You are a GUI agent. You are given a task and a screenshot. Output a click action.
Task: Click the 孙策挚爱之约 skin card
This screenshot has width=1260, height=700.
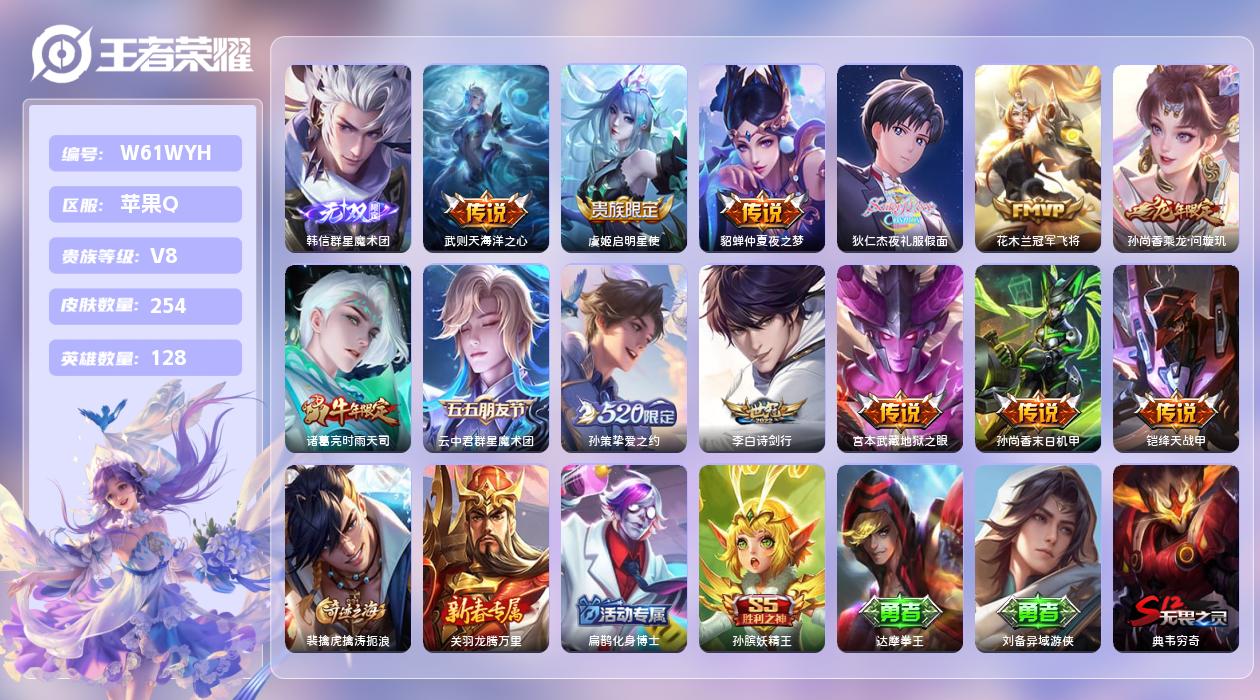623,358
